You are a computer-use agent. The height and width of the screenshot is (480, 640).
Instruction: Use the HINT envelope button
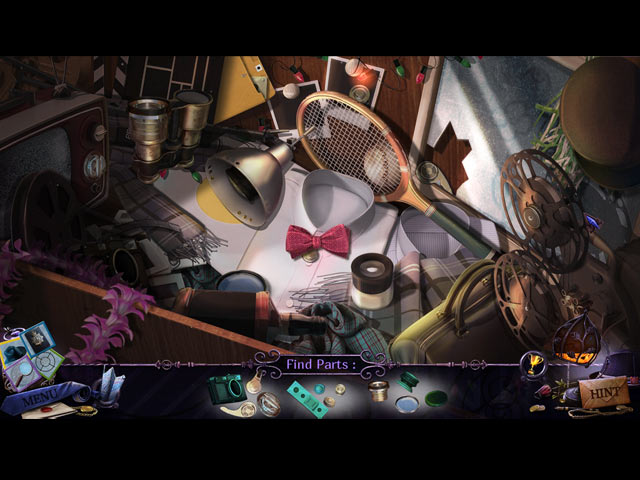604,391
